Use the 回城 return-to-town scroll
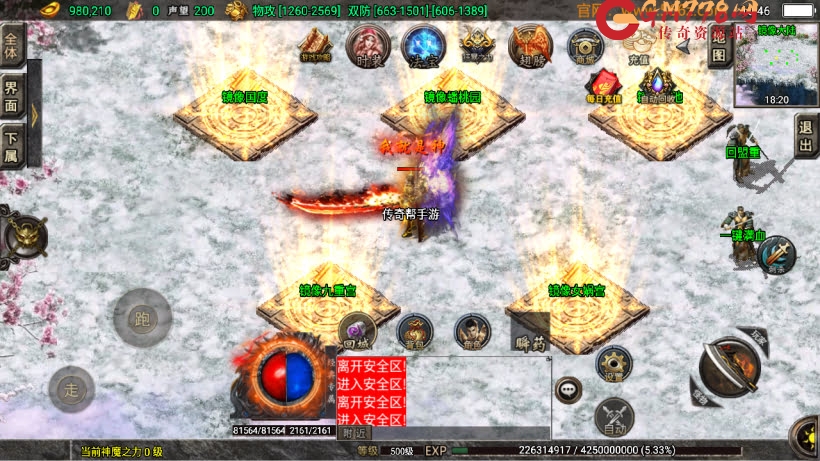 (x=357, y=330)
